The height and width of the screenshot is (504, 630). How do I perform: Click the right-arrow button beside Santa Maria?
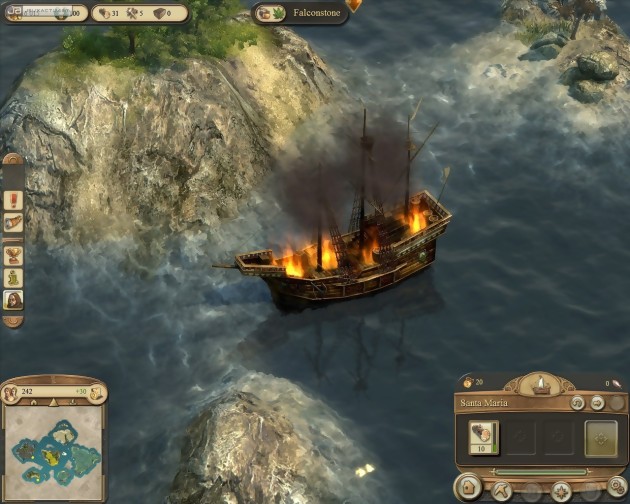pyautogui.click(x=597, y=403)
